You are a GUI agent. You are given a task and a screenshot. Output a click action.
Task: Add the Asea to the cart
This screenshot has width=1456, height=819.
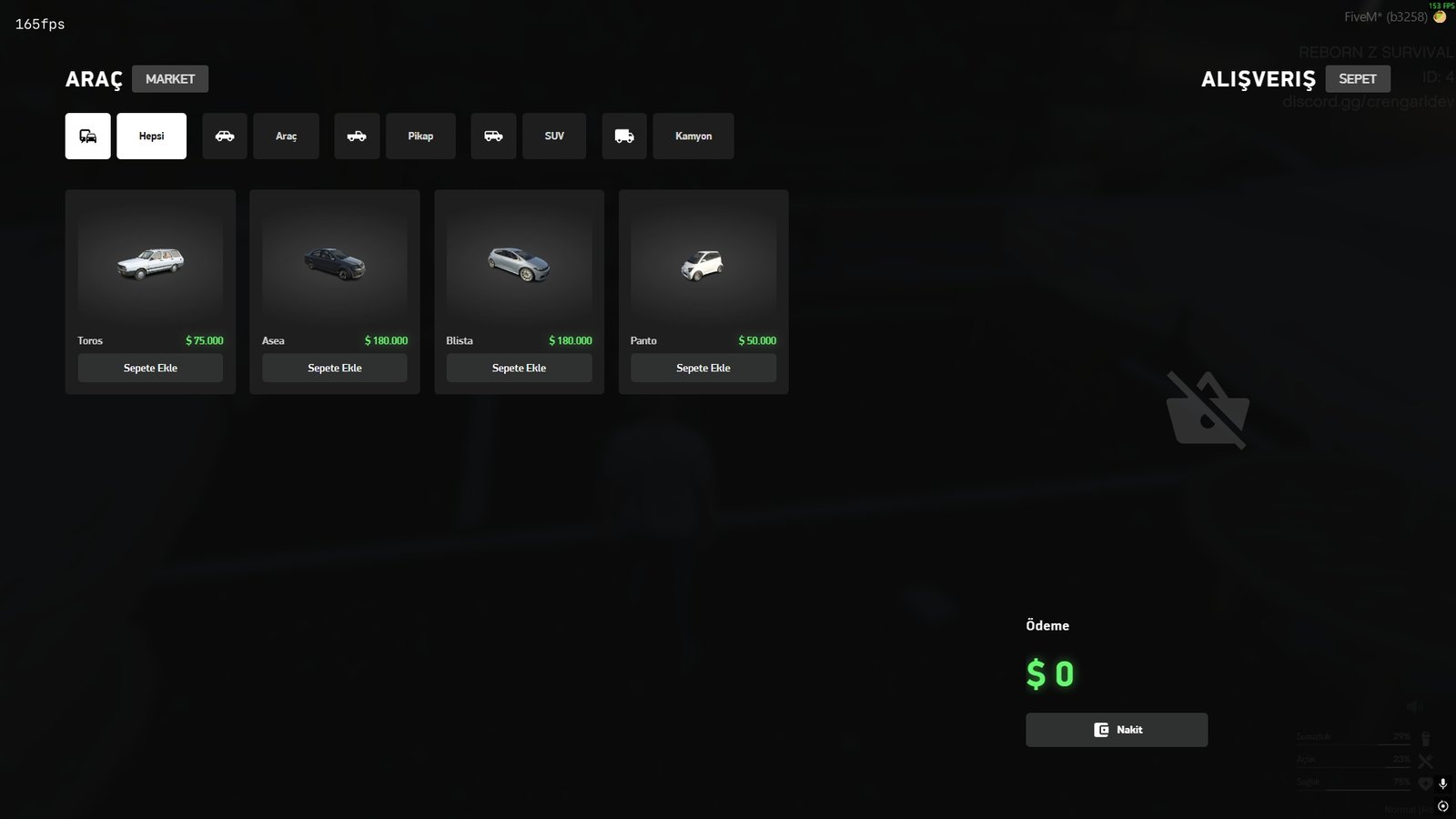335,368
